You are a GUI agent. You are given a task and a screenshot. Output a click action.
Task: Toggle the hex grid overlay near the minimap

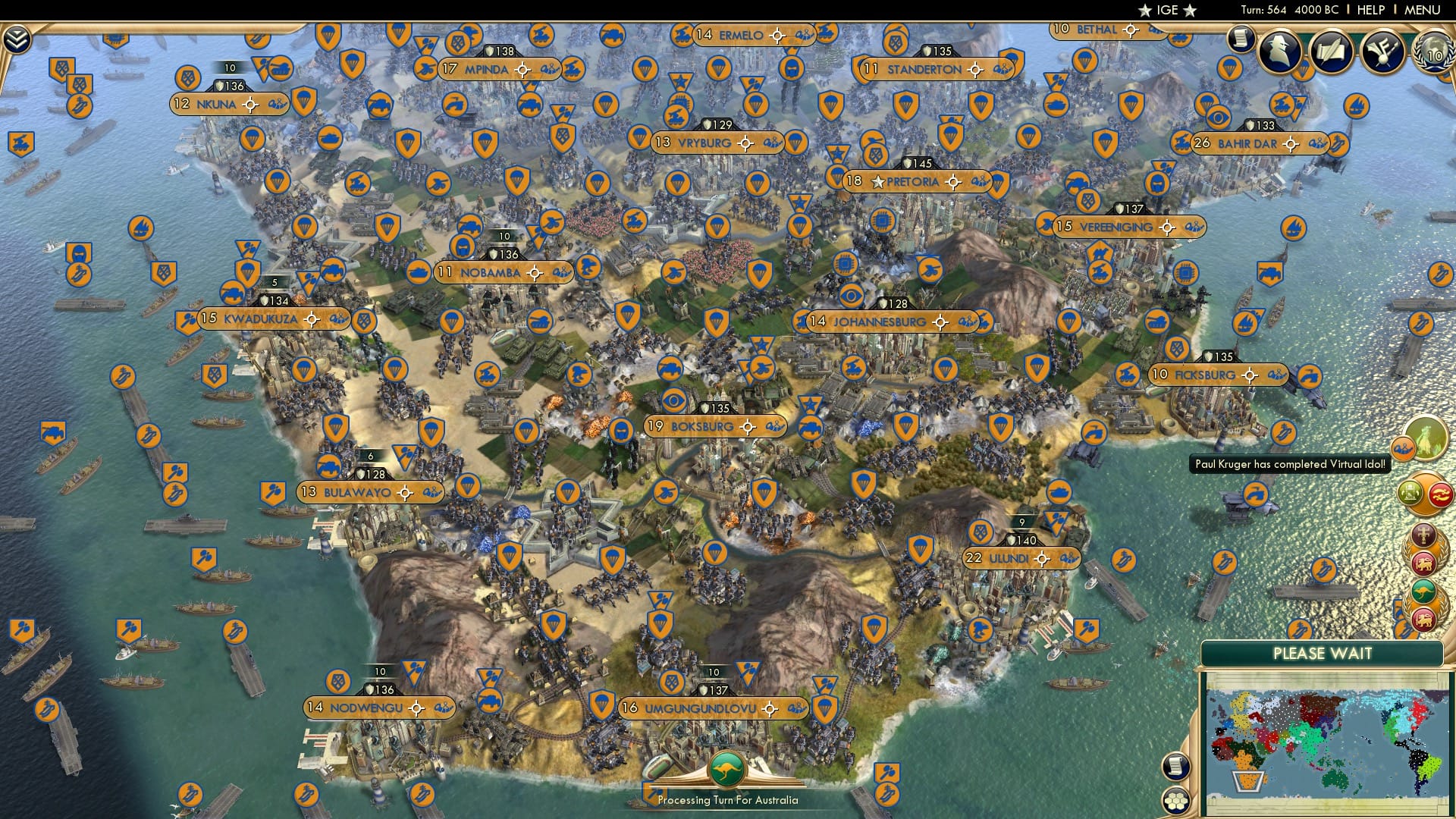[x=1176, y=802]
